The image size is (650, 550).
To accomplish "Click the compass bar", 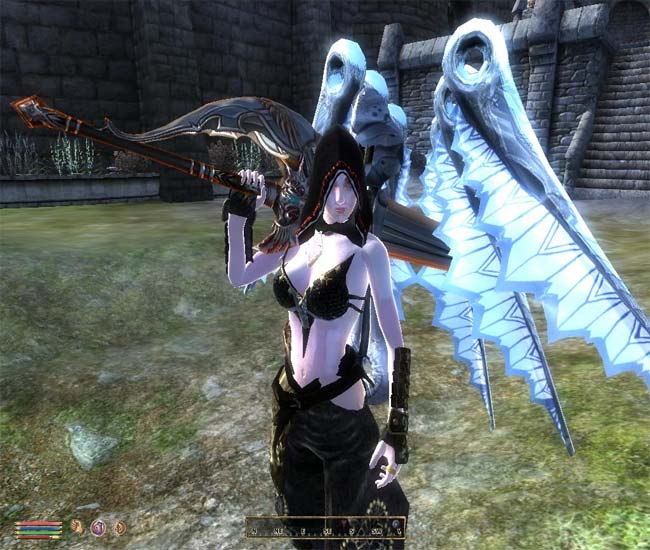I will (x=325, y=527).
